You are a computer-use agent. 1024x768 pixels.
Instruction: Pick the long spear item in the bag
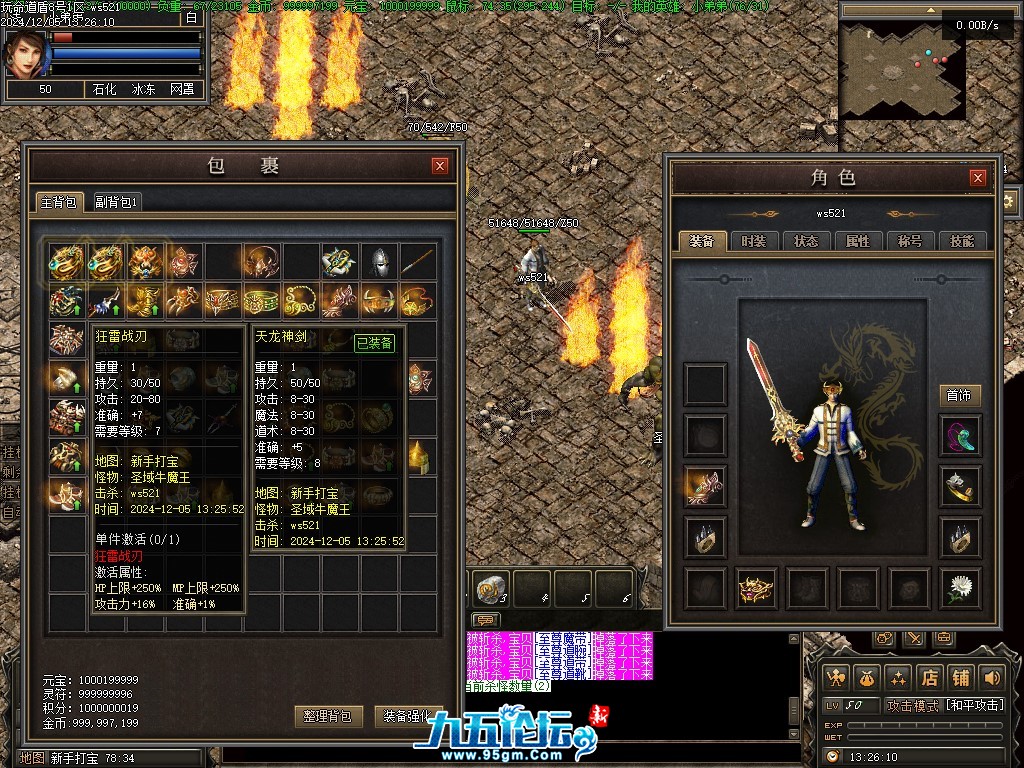click(x=417, y=262)
